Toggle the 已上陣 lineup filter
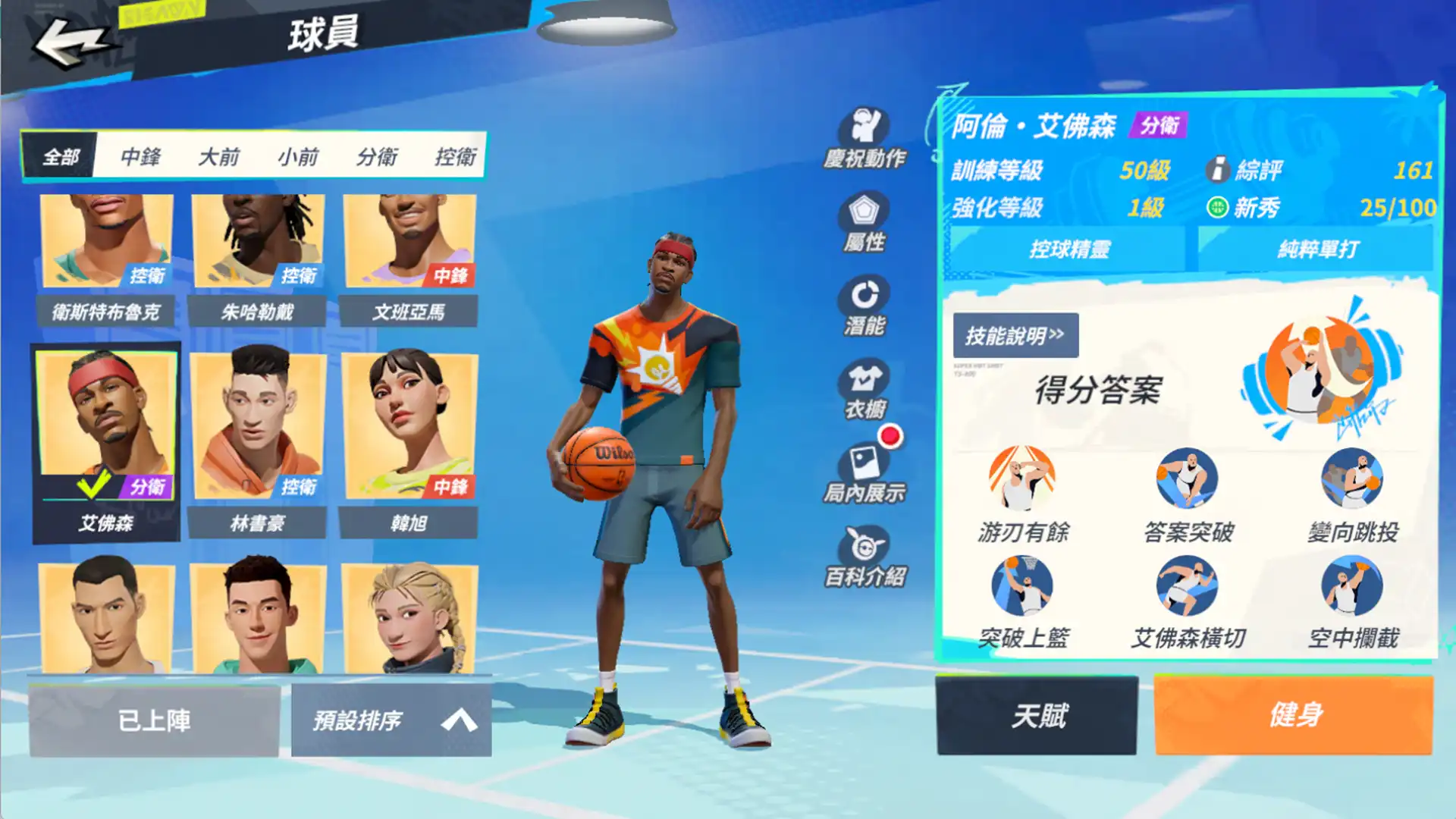 155,719
